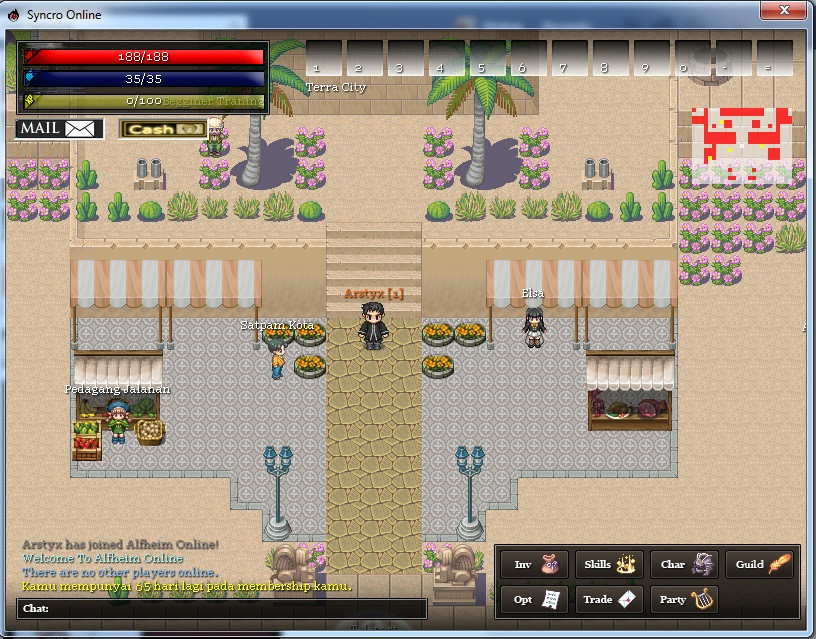Viewport: 816px width, 639px height.
Task: Close the Syncro Online window
Action: tap(784, 10)
